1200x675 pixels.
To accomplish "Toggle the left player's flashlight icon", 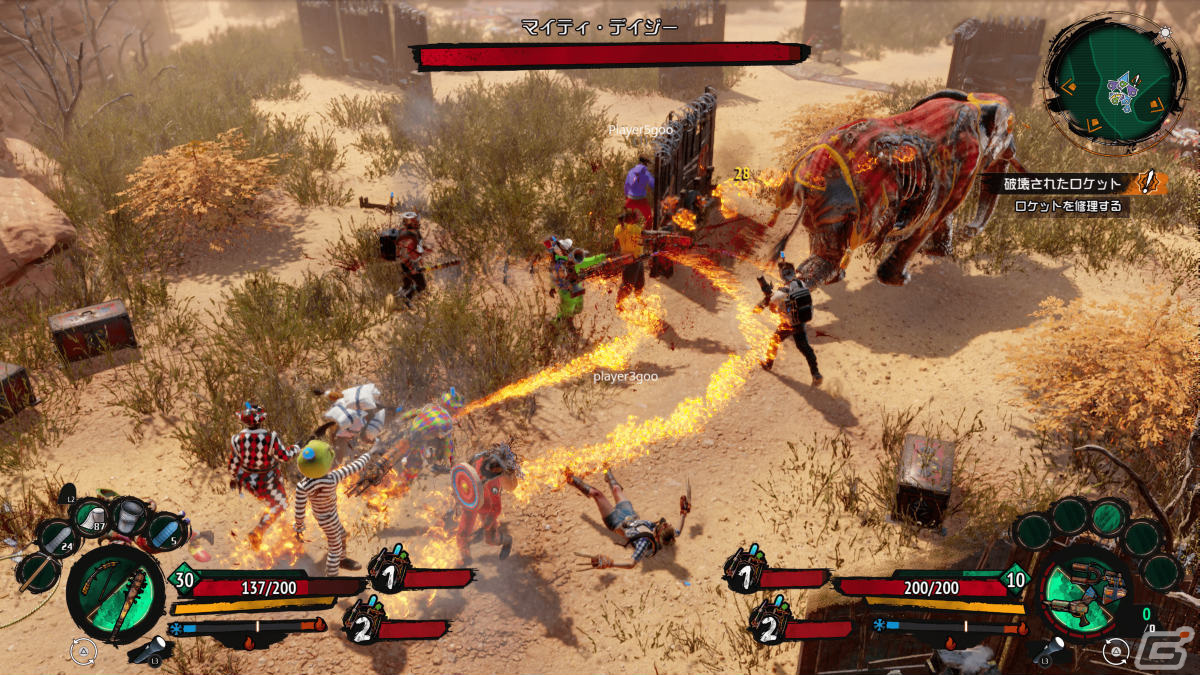I will [150, 651].
